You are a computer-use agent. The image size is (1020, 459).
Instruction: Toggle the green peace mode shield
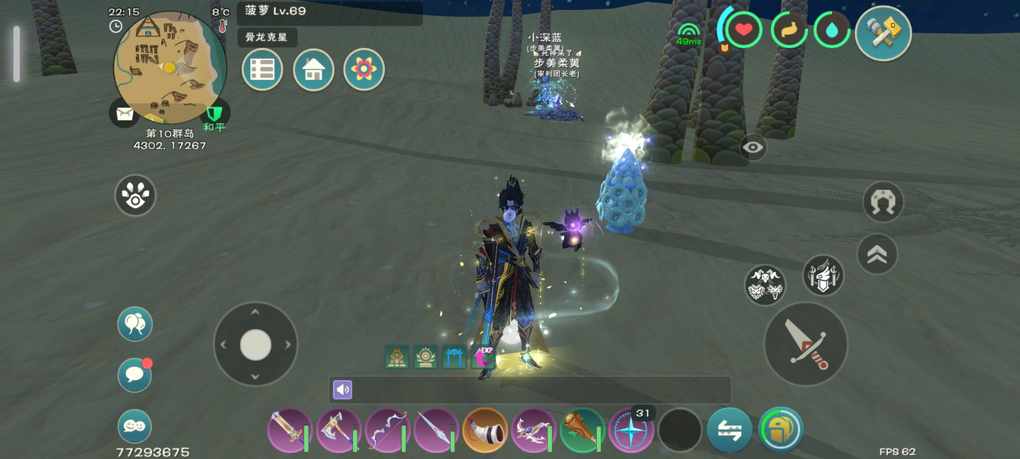tap(214, 114)
